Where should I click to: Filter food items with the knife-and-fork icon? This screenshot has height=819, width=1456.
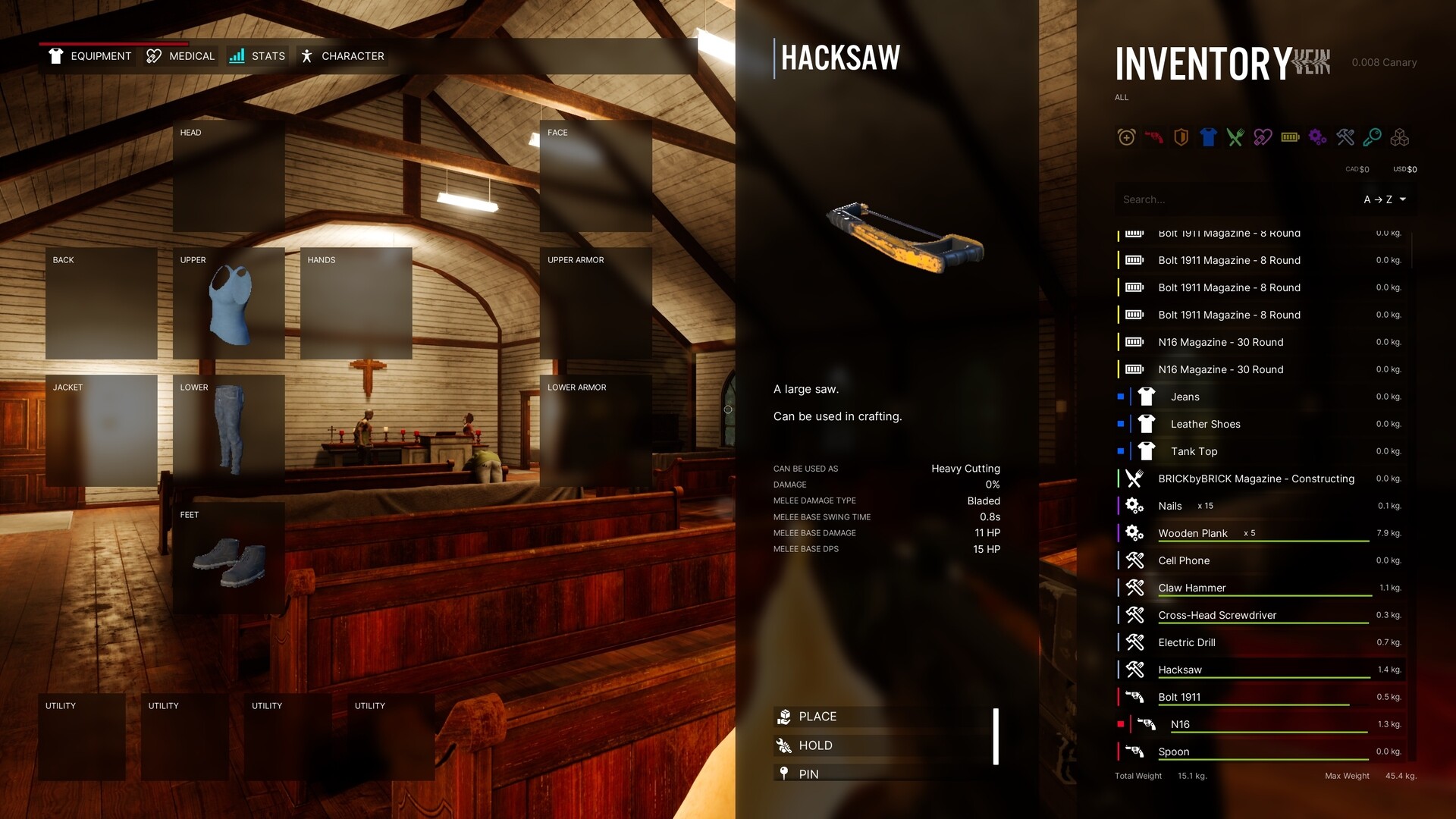[x=1235, y=137]
